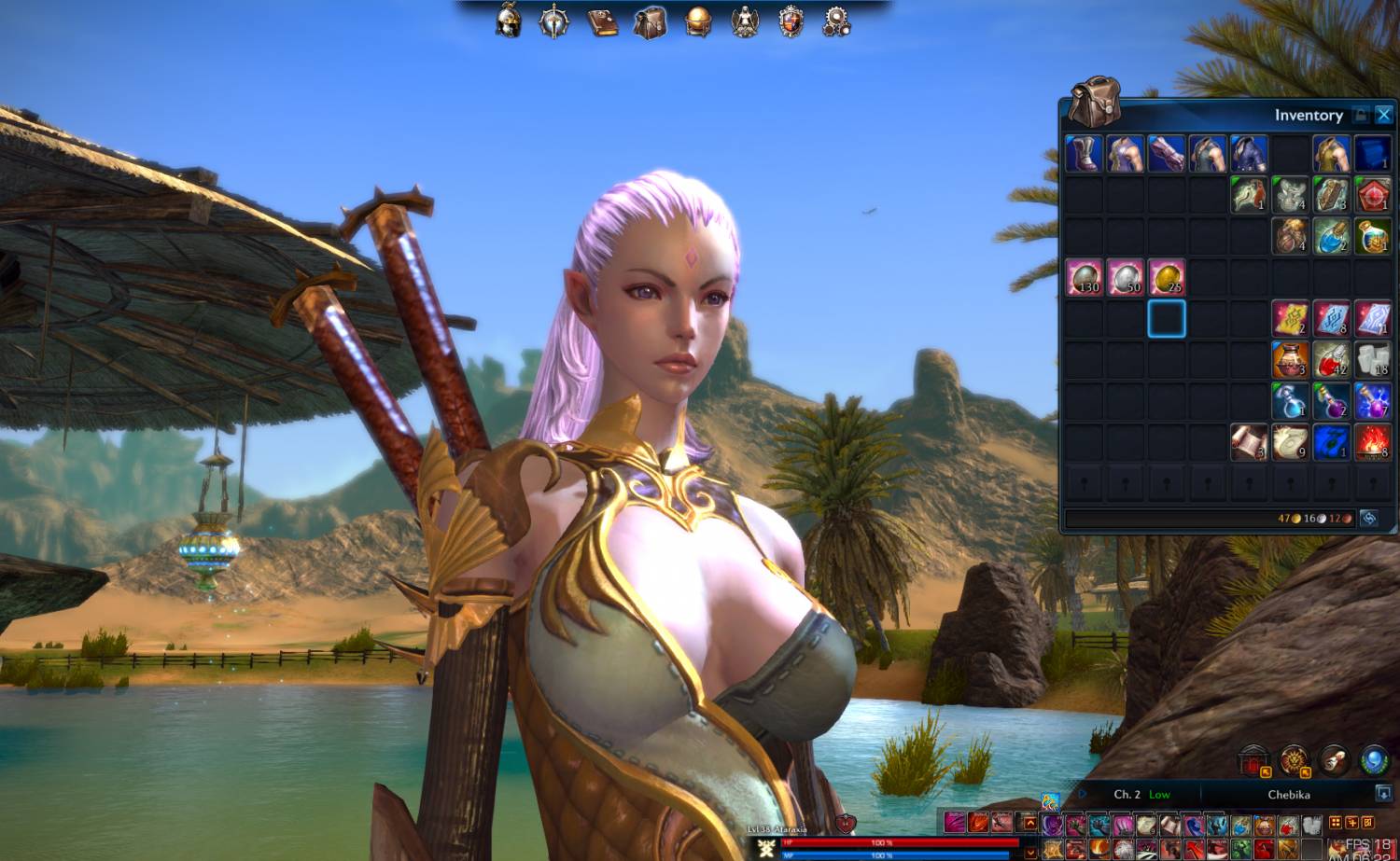Open the winged statue social icon
This screenshot has height=861, width=1400.
(745, 21)
